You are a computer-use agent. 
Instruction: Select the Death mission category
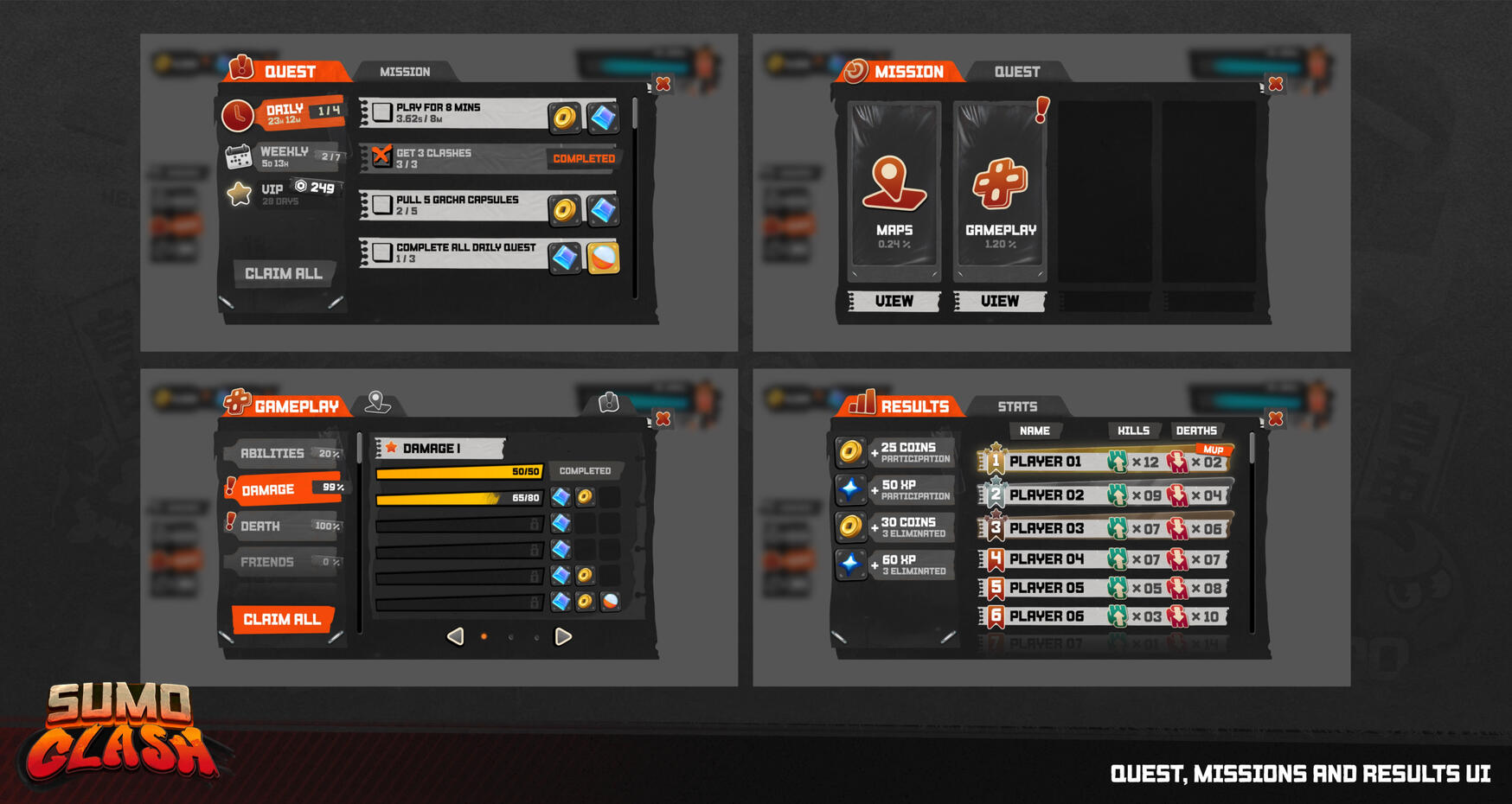coord(282,526)
